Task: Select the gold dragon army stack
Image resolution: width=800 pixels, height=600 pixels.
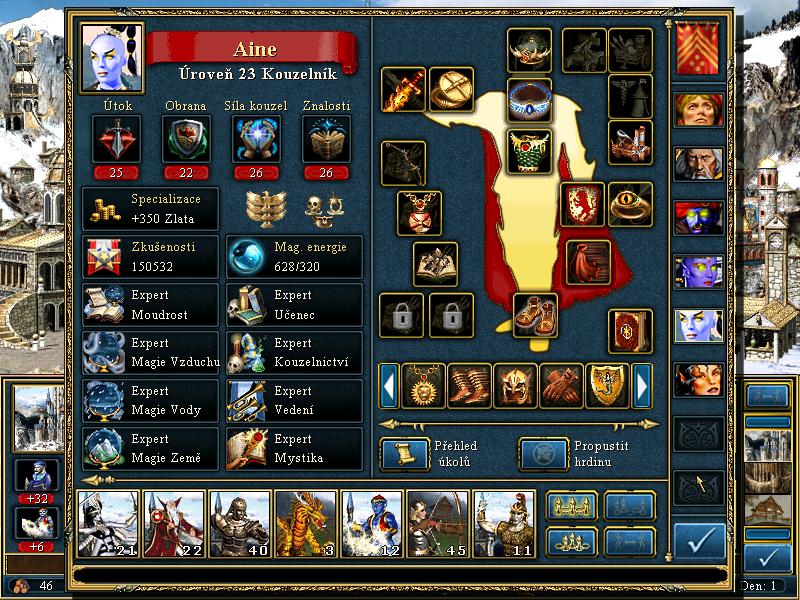Action: tap(305, 524)
